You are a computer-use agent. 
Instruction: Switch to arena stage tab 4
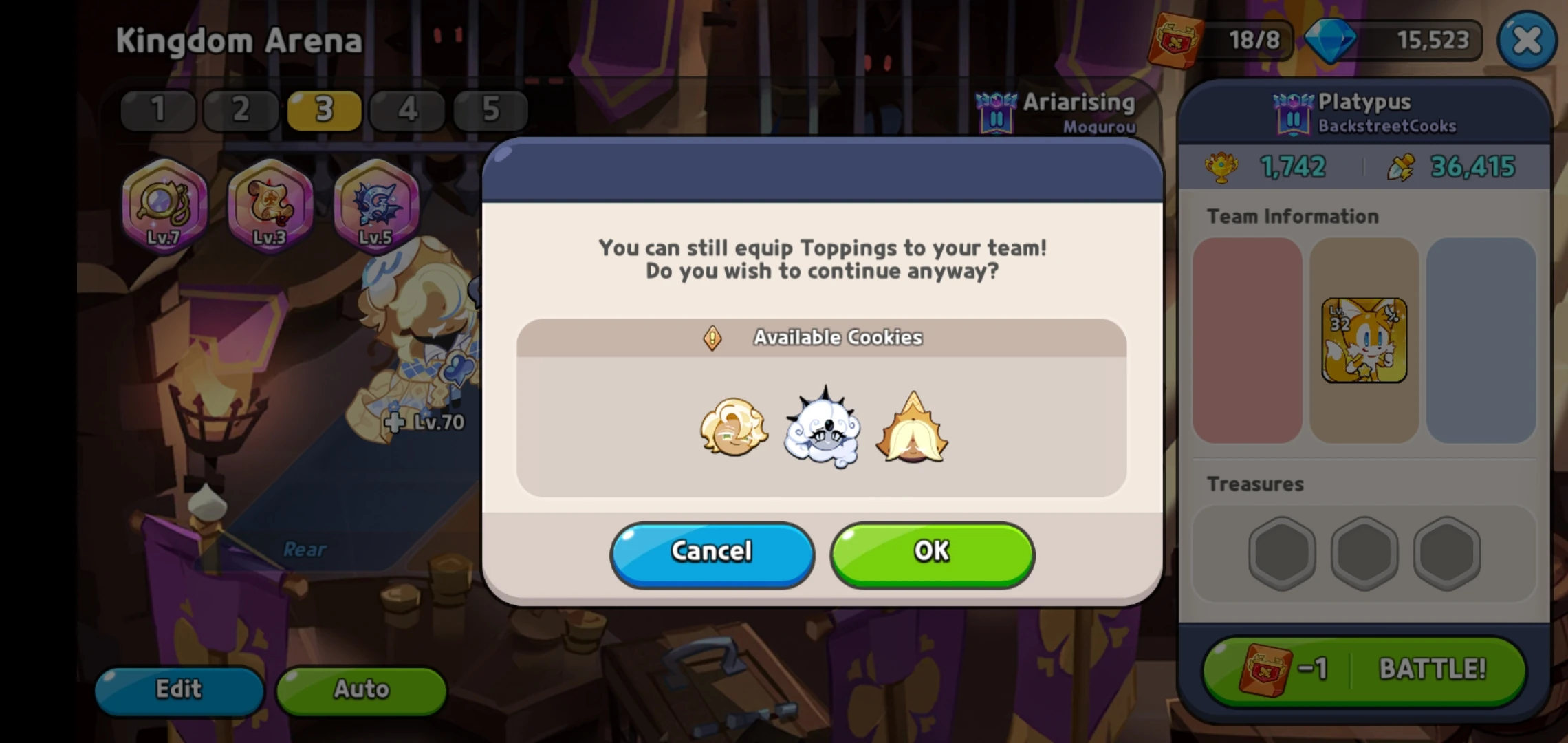tap(407, 109)
